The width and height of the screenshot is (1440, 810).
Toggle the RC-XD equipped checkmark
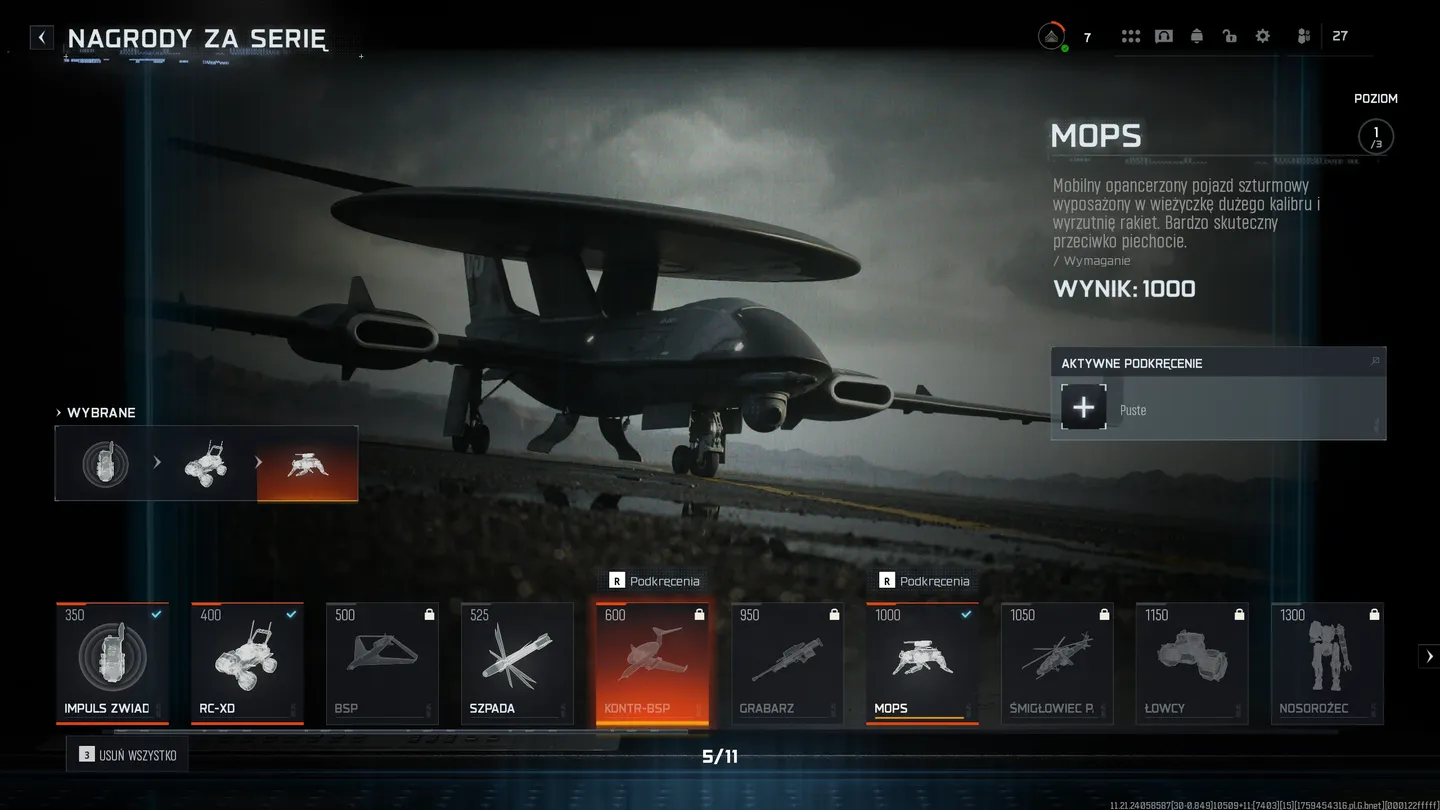[x=291, y=616]
